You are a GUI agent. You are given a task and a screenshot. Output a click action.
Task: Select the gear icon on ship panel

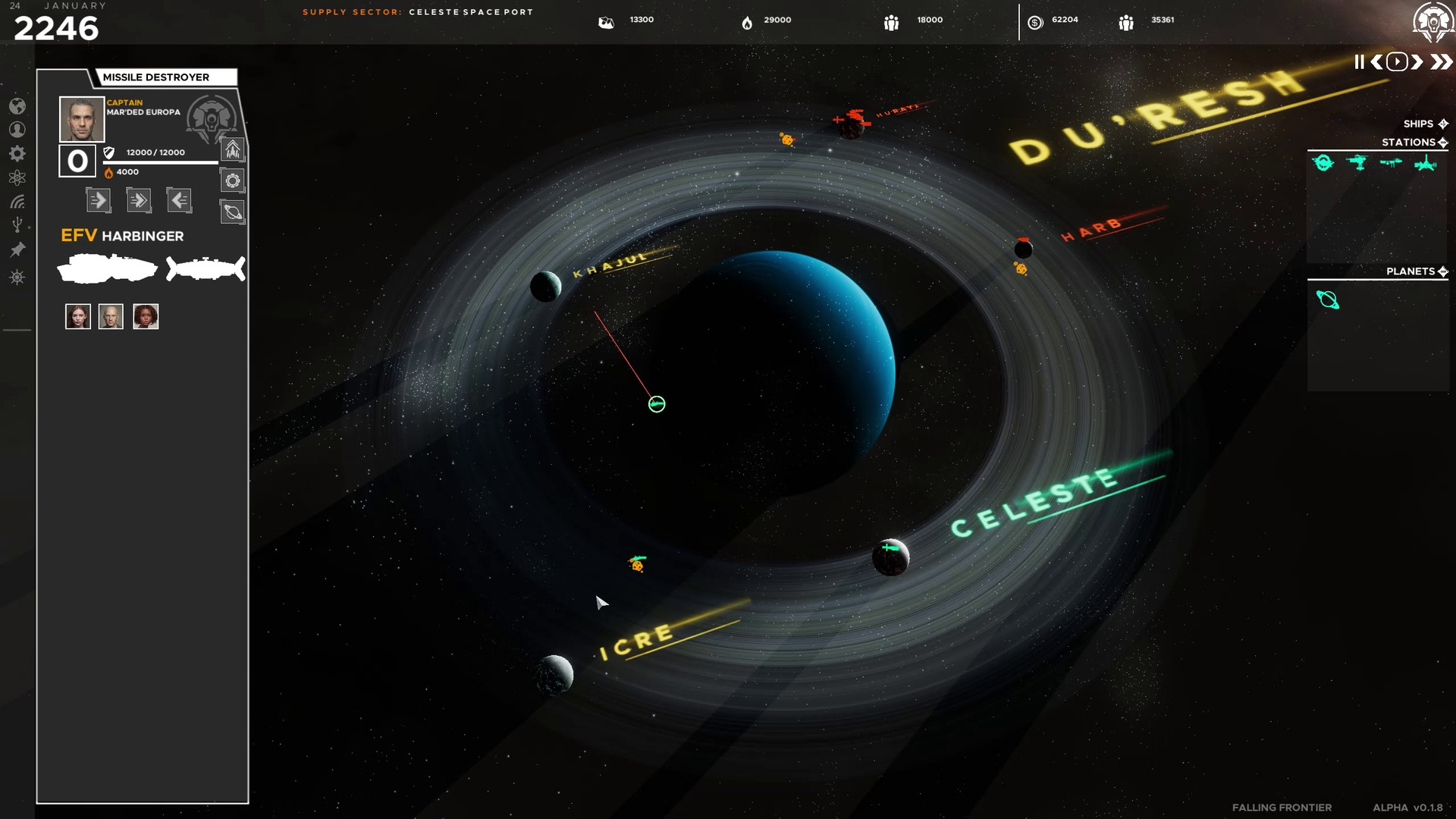click(x=233, y=181)
